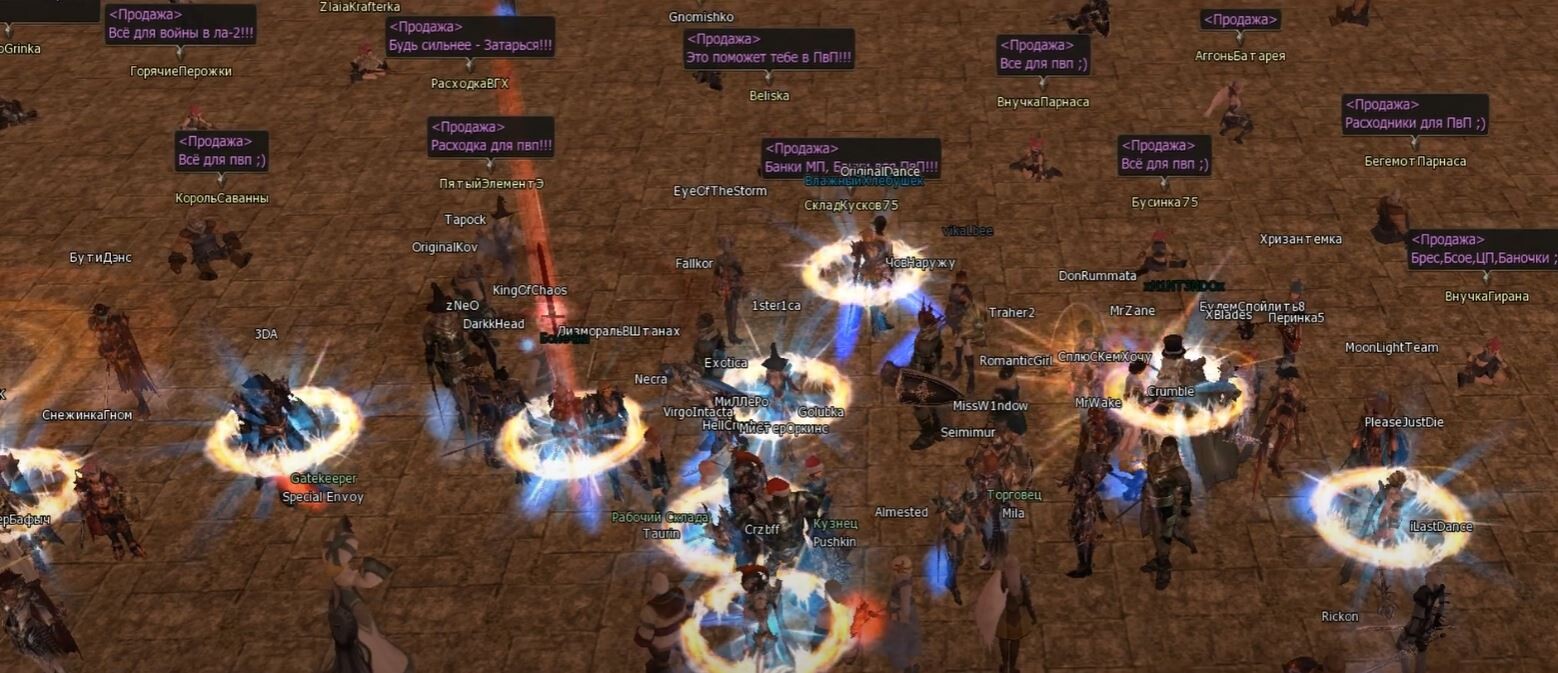Select the "Брес,Бсое,ЦП,Баночки" sale sign
The height and width of the screenshot is (673, 1558).
click(x=1482, y=258)
